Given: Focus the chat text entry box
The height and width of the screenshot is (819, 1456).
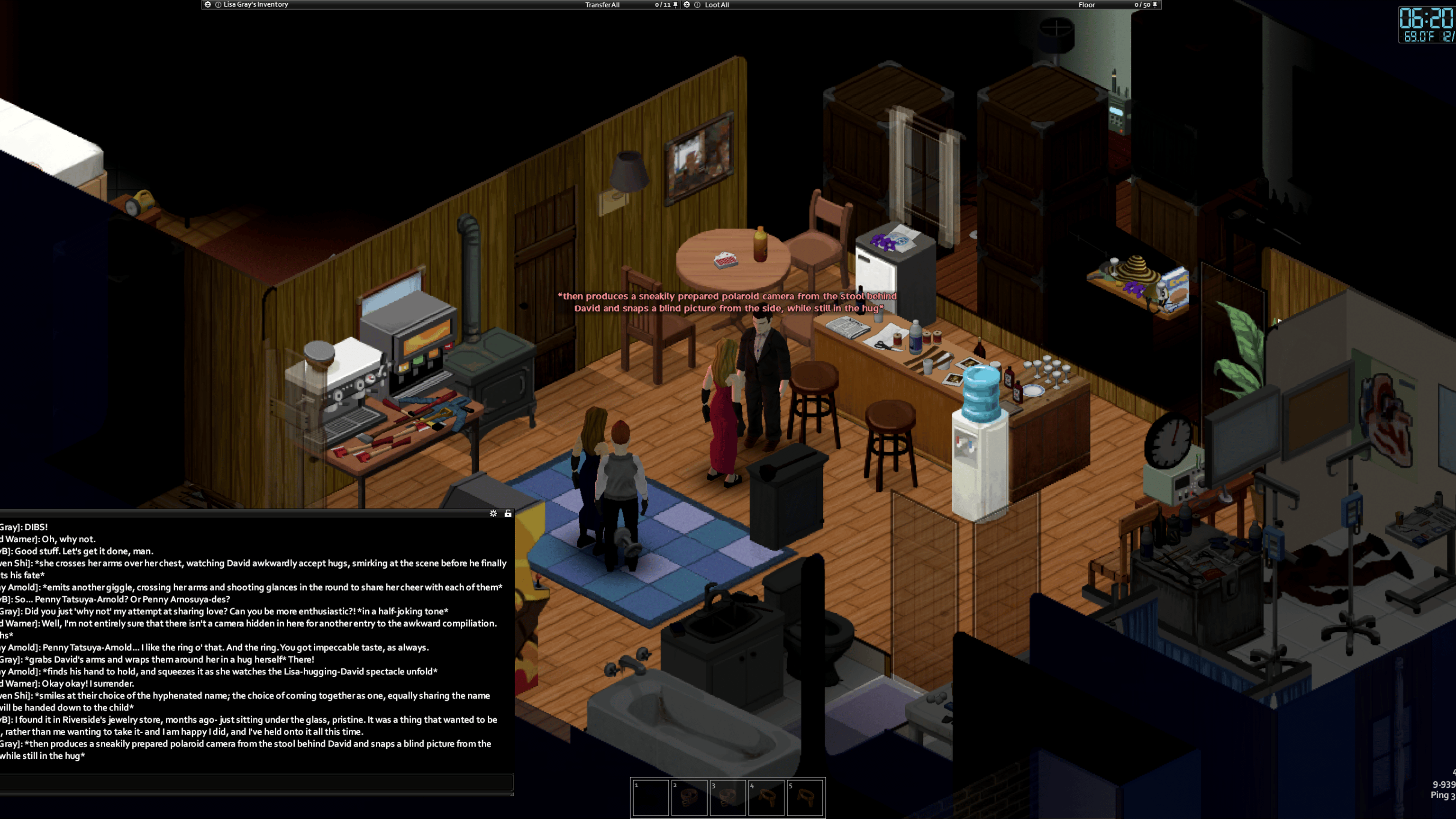Looking at the screenshot, I should coord(255,782).
